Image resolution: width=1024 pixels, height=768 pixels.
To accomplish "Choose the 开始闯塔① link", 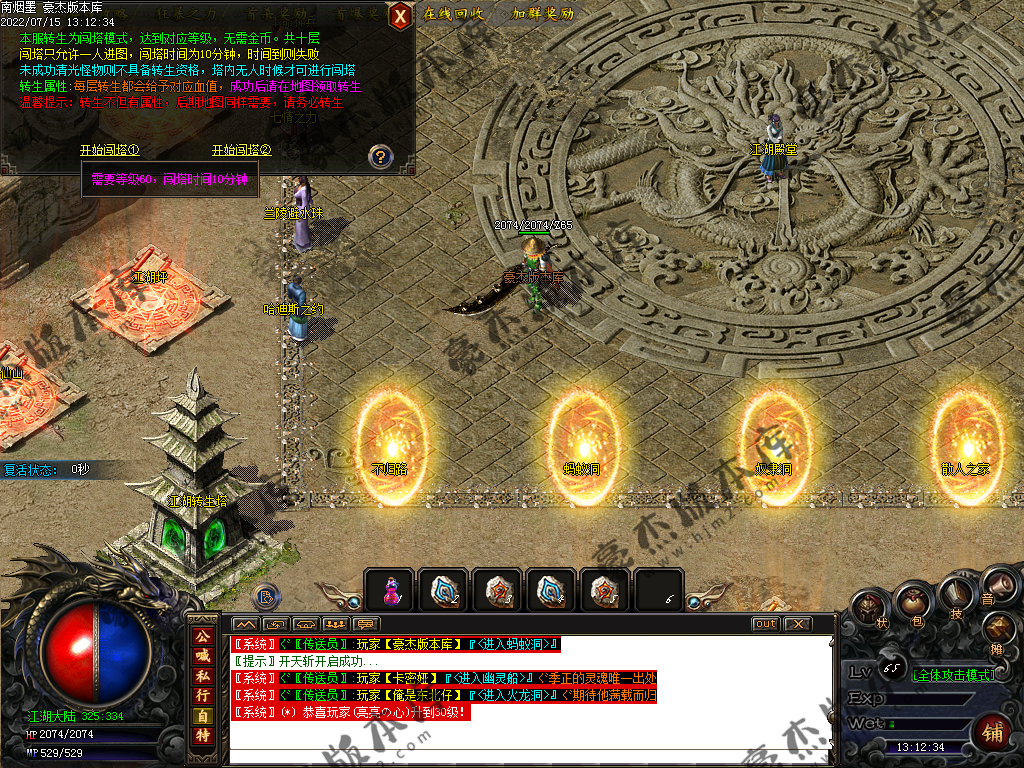I will (109, 150).
